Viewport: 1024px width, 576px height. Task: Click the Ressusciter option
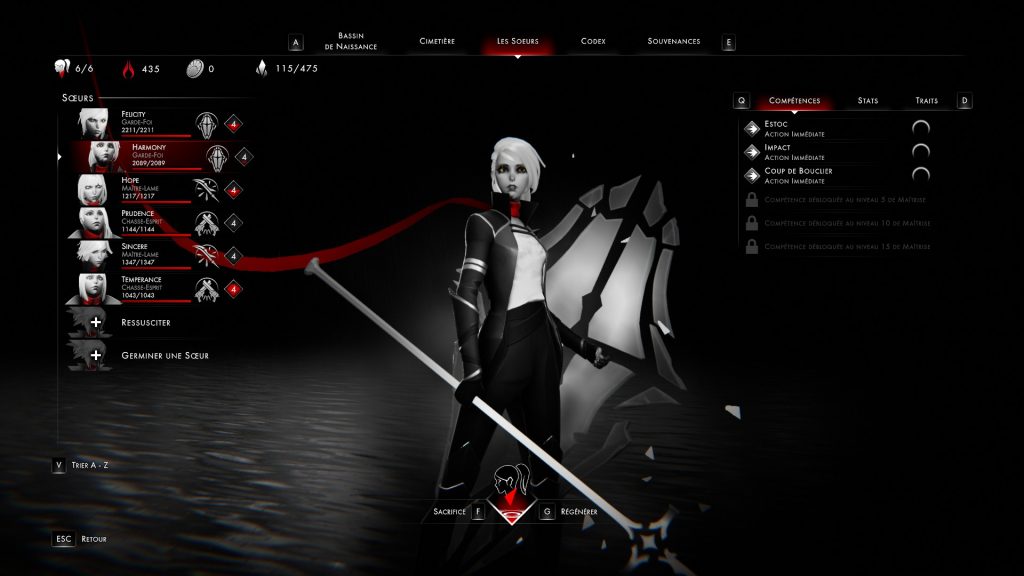[x=144, y=323]
